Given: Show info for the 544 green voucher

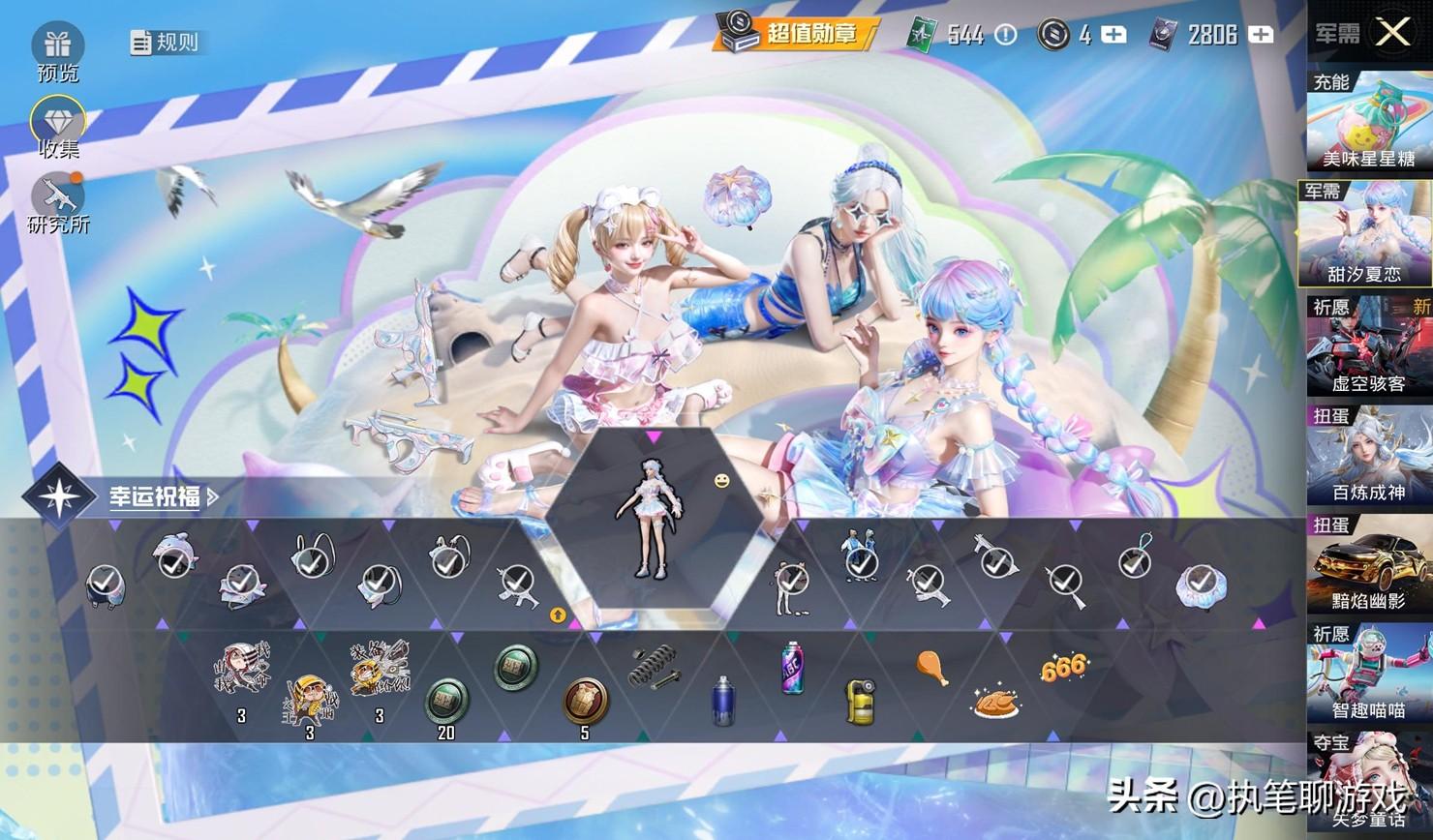Looking at the screenshot, I should coord(1006,35).
